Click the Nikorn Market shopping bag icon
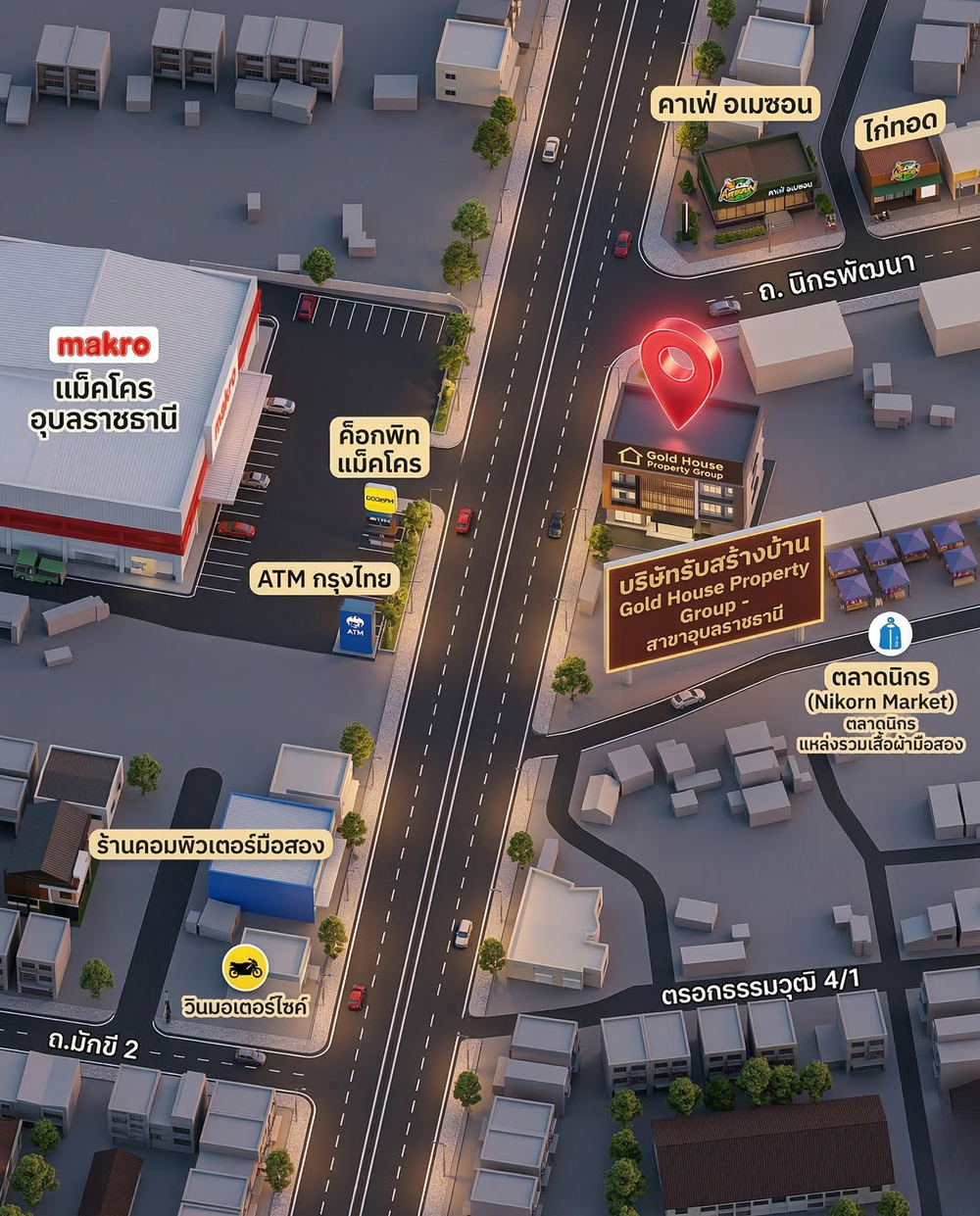This screenshot has width=980, height=1216. pyautogui.click(x=890, y=635)
